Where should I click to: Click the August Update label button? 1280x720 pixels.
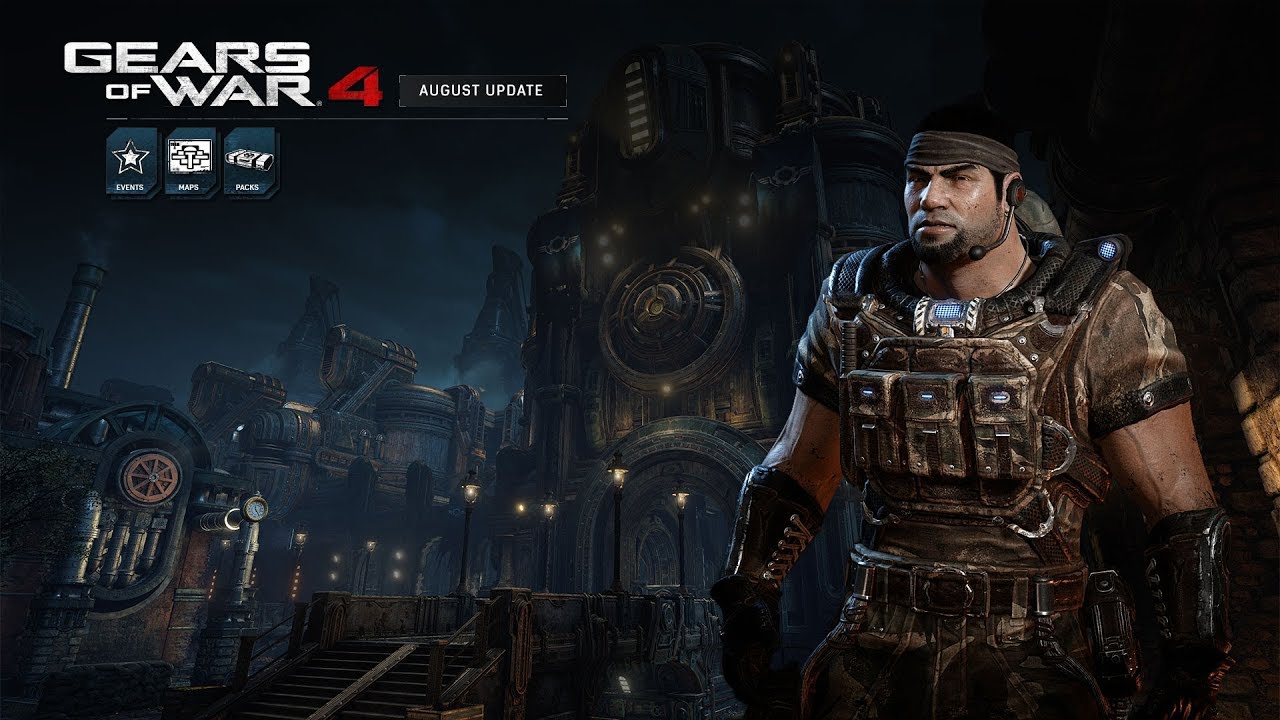coord(482,90)
